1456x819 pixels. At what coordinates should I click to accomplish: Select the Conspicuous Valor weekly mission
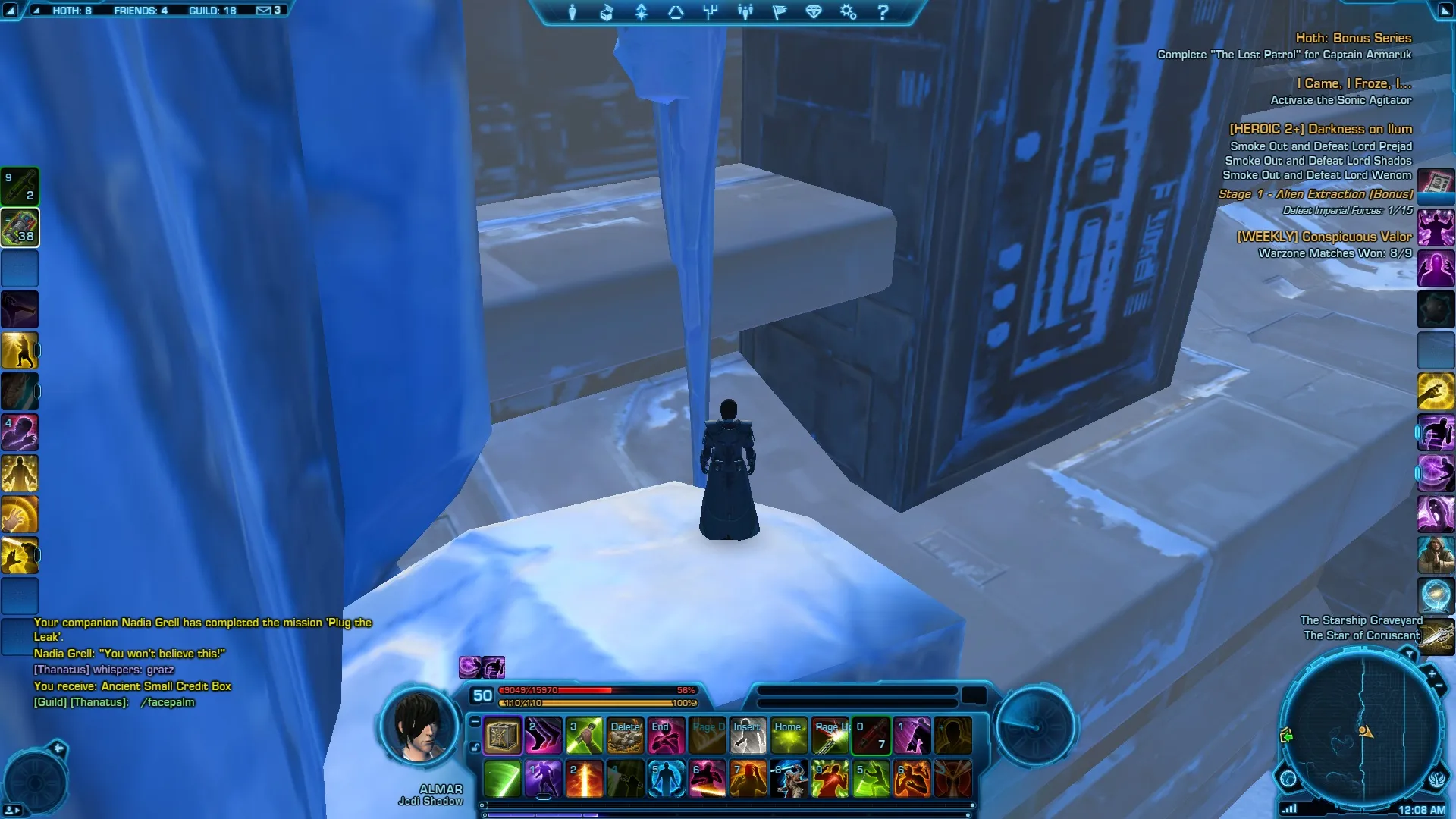pyautogui.click(x=1324, y=237)
